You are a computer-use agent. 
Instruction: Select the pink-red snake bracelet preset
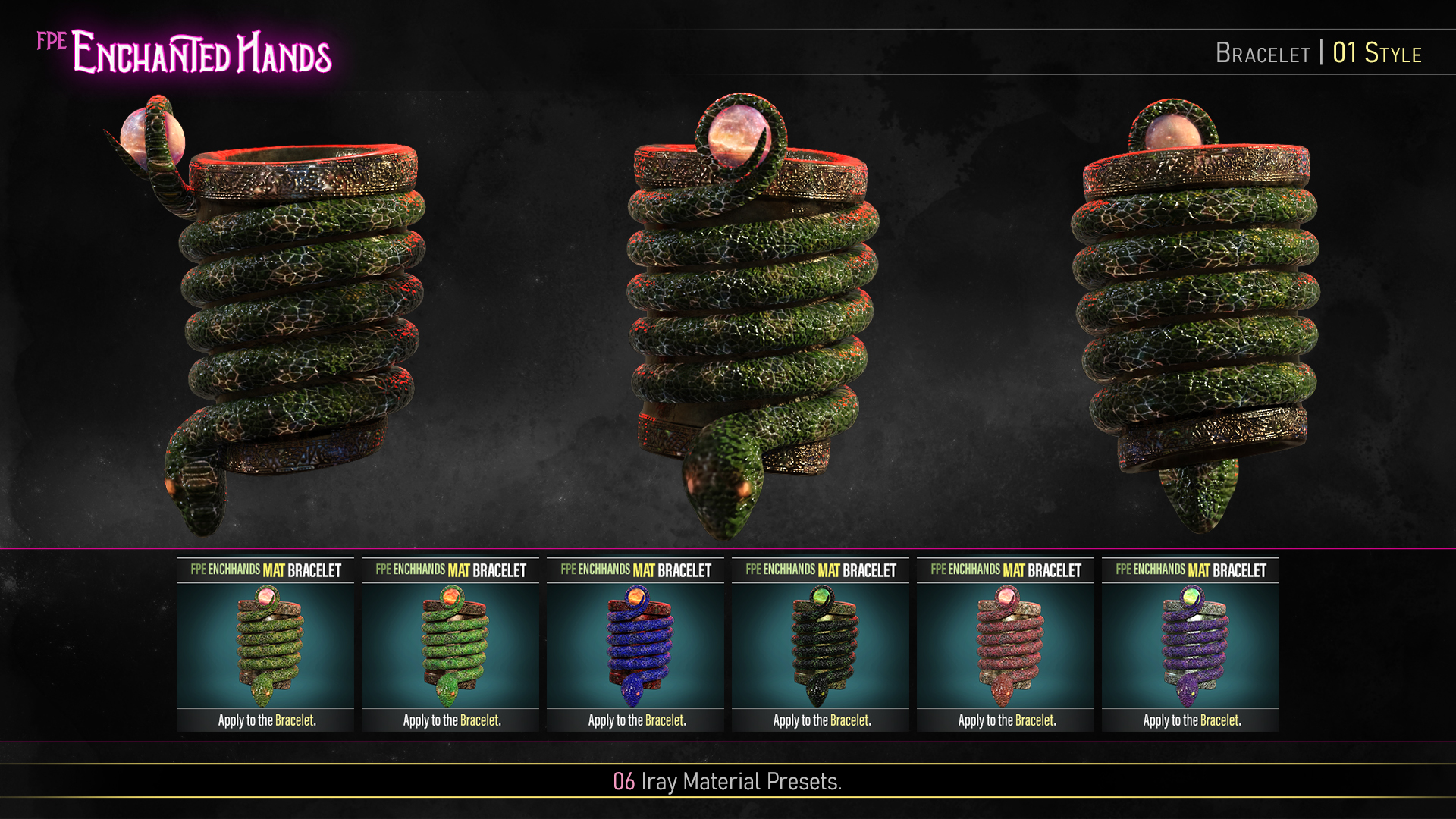1006,645
